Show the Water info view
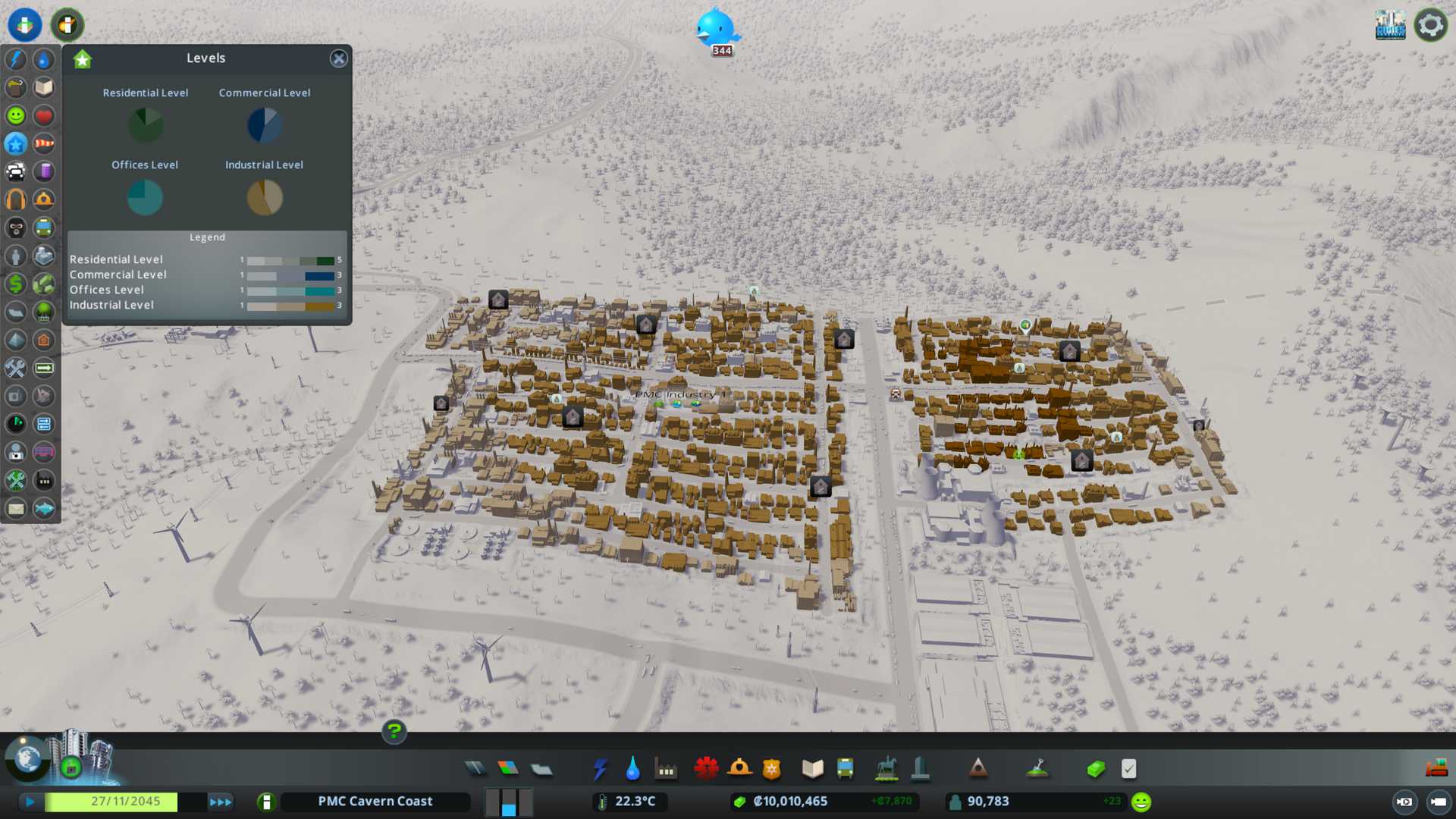The width and height of the screenshot is (1456, 819). (44, 59)
